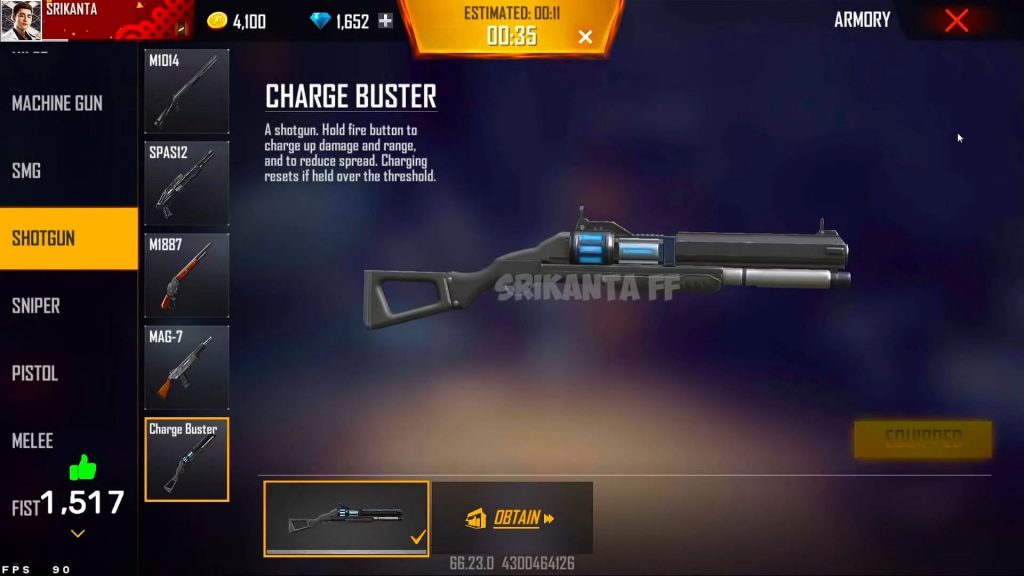The width and height of the screenshot is (1024, 576).
Task: Cancel matchmaking with the timer X
Action: click(x=585, y=37)
